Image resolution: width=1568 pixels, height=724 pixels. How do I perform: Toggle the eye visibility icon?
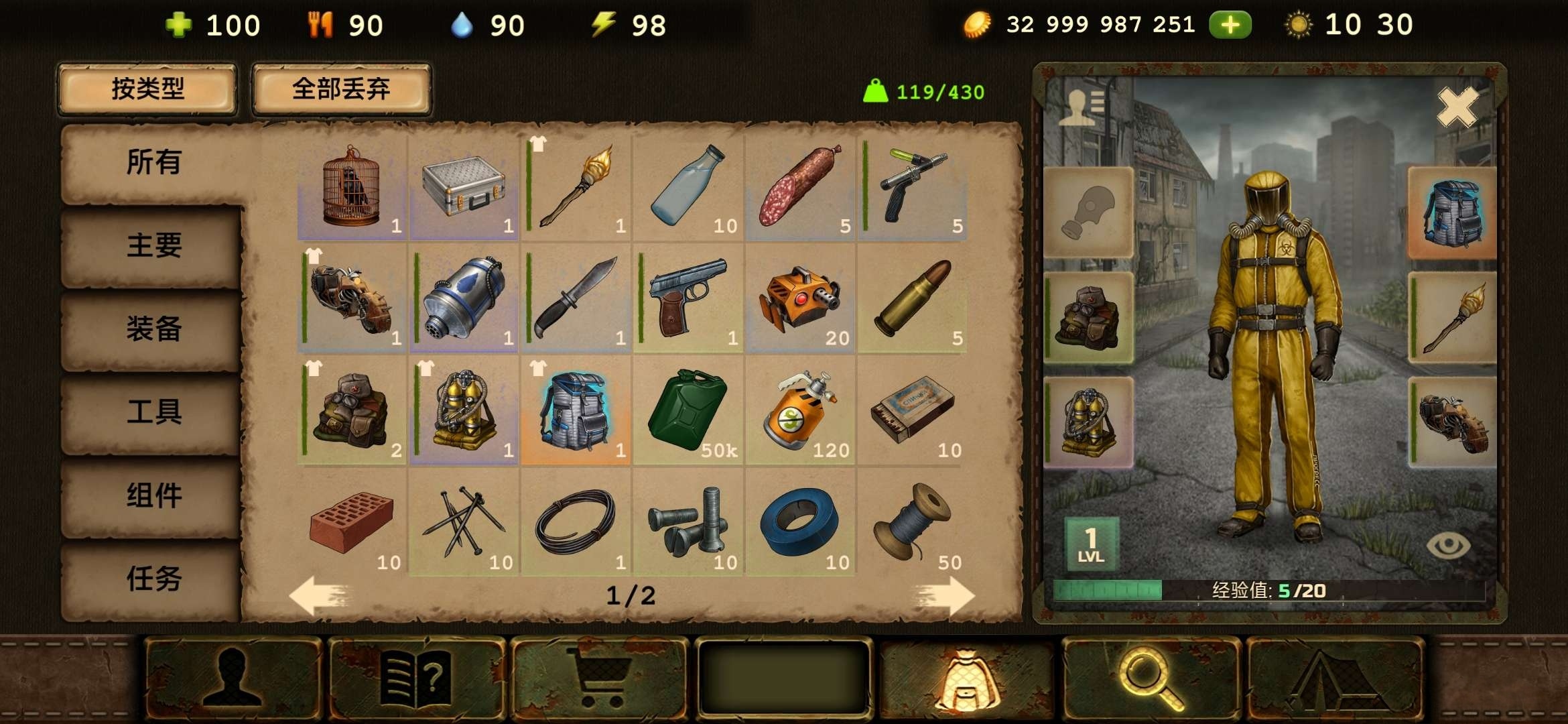1448,546
